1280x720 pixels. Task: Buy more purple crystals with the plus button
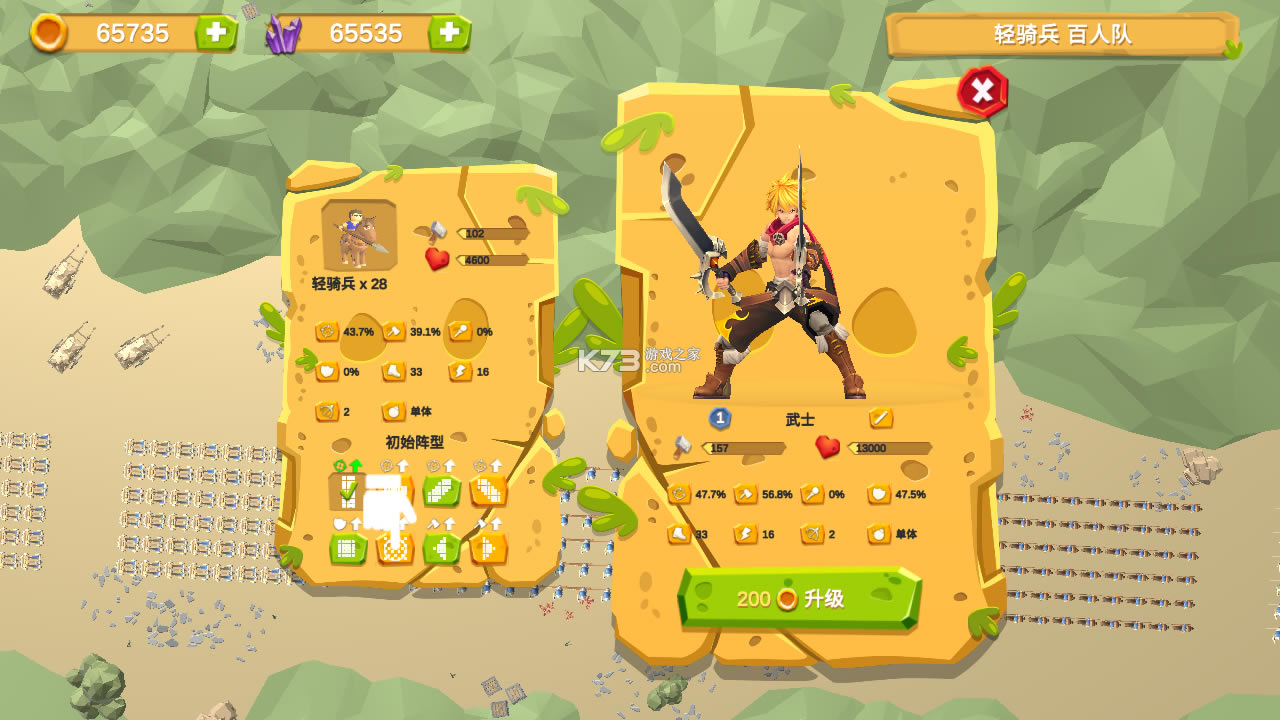pos(449,33)
